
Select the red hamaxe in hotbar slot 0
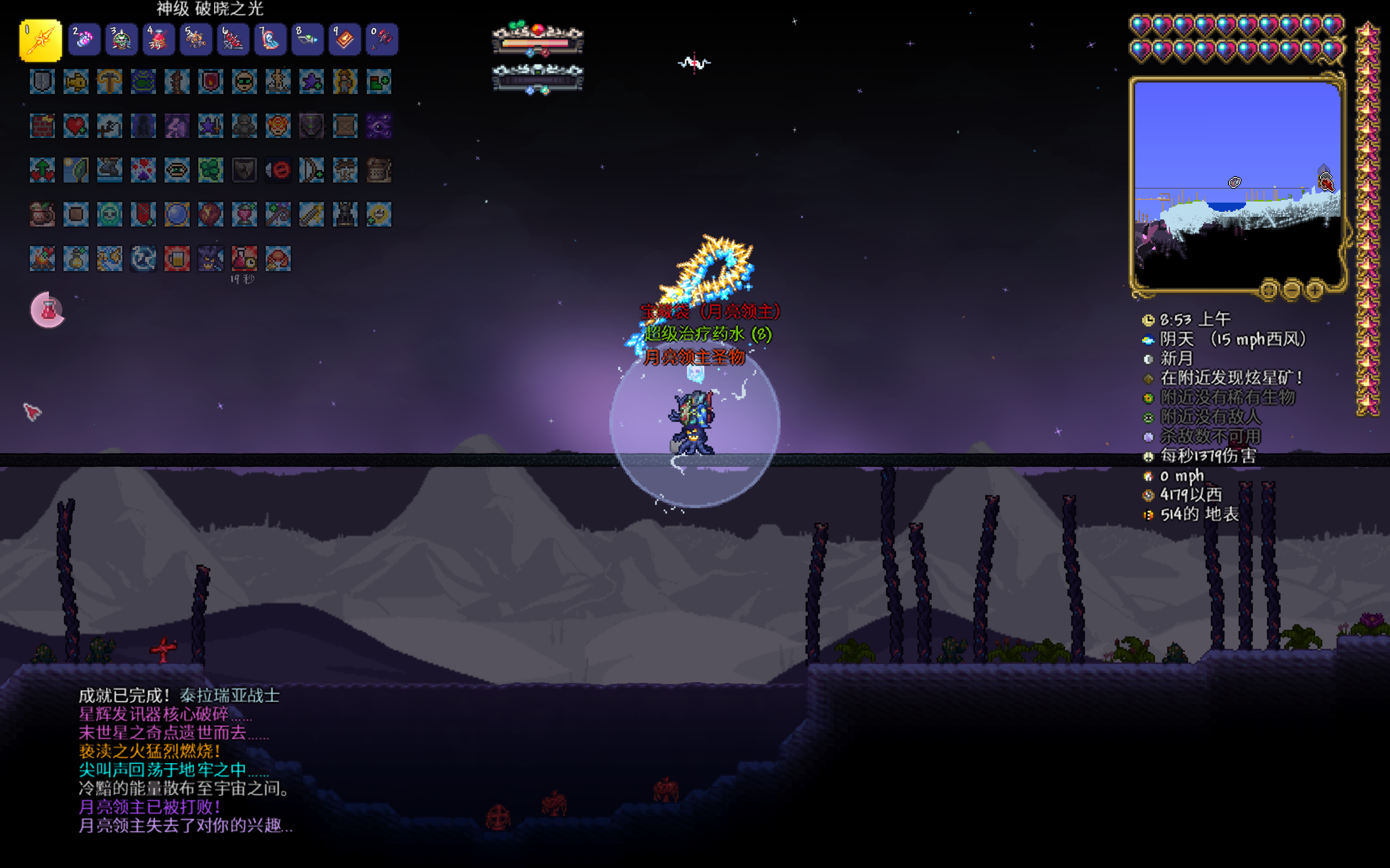[x=381, y=40]
